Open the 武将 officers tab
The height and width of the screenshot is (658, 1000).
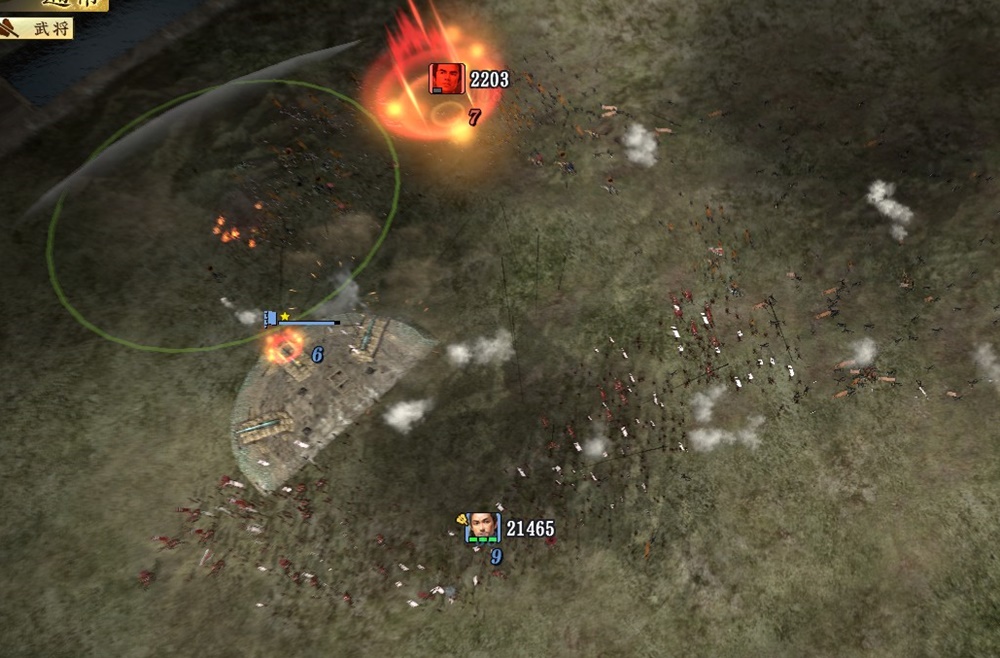[x=40, y=29]
